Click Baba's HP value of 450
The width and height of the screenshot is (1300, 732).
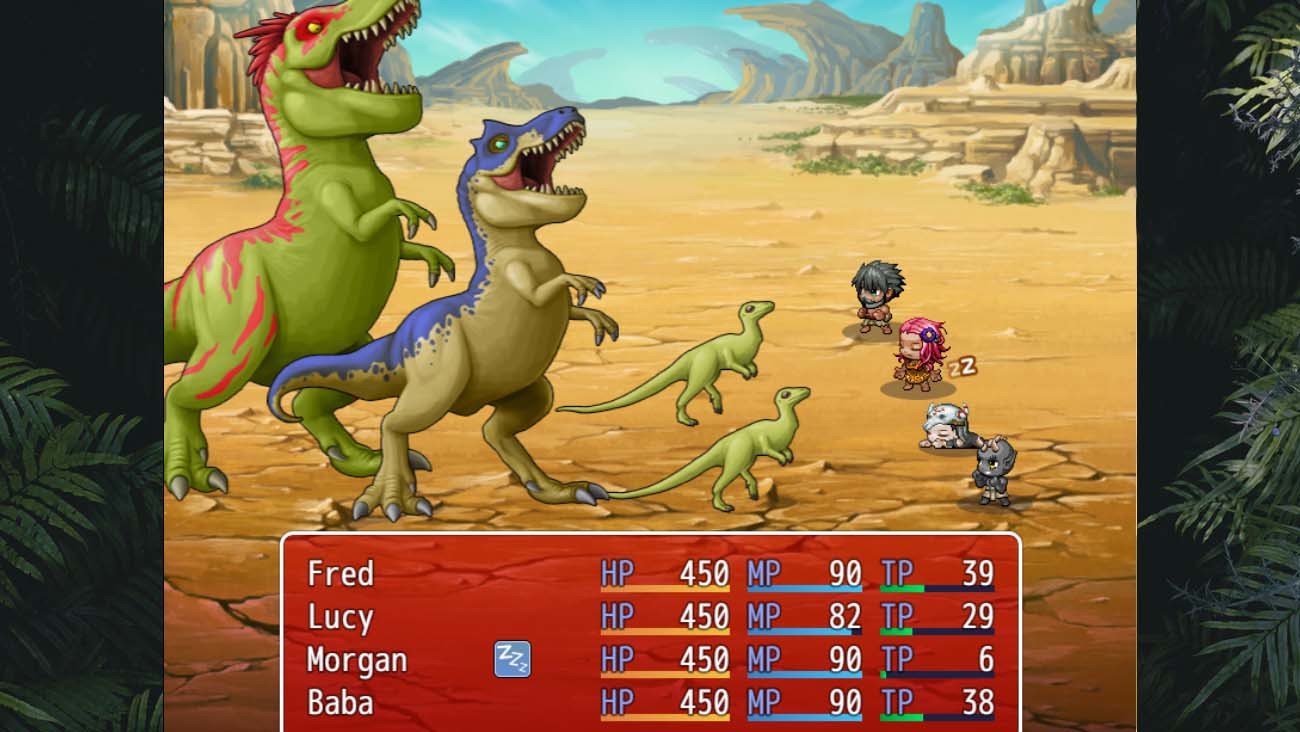pos(706,703)
